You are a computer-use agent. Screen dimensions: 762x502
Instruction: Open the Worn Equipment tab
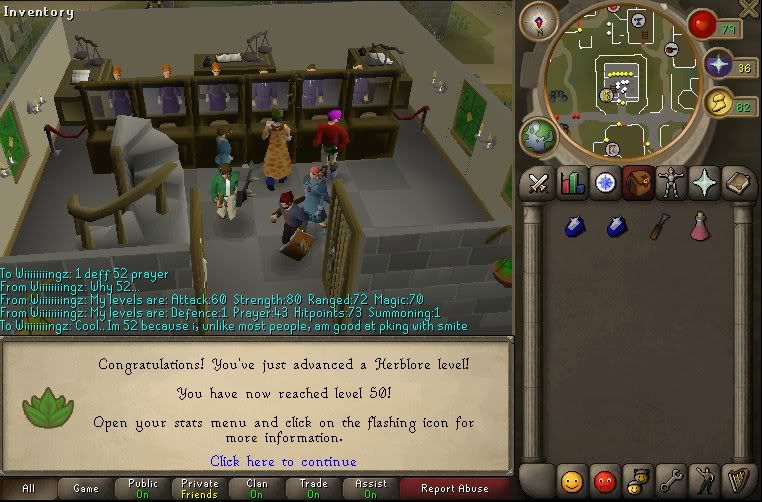coord(671,183)
